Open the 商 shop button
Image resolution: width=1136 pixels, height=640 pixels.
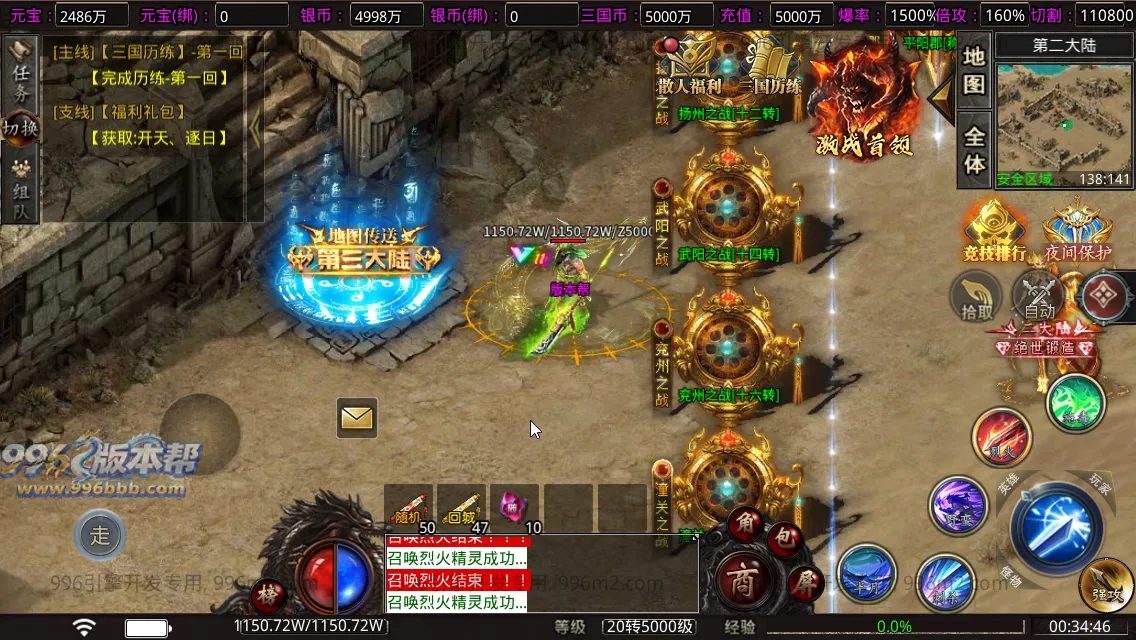(x=741, y=578)
